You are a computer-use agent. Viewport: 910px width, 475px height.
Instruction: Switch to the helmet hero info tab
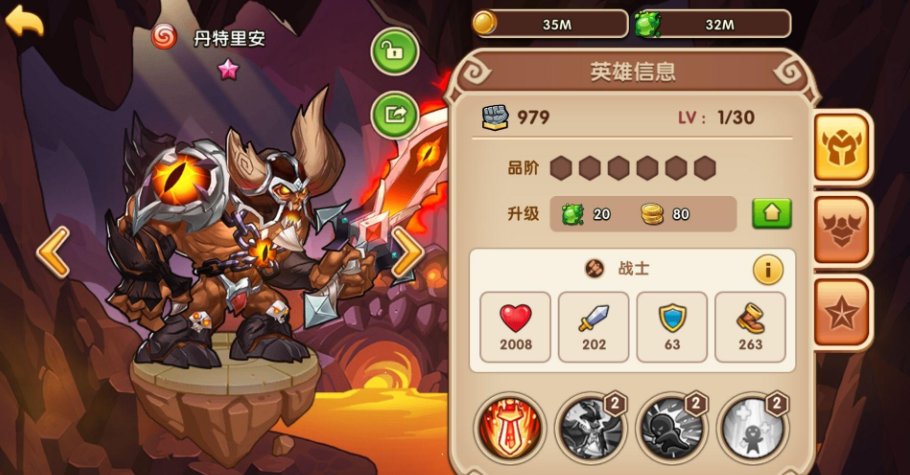pyautogui.click(x=842, y=147)
